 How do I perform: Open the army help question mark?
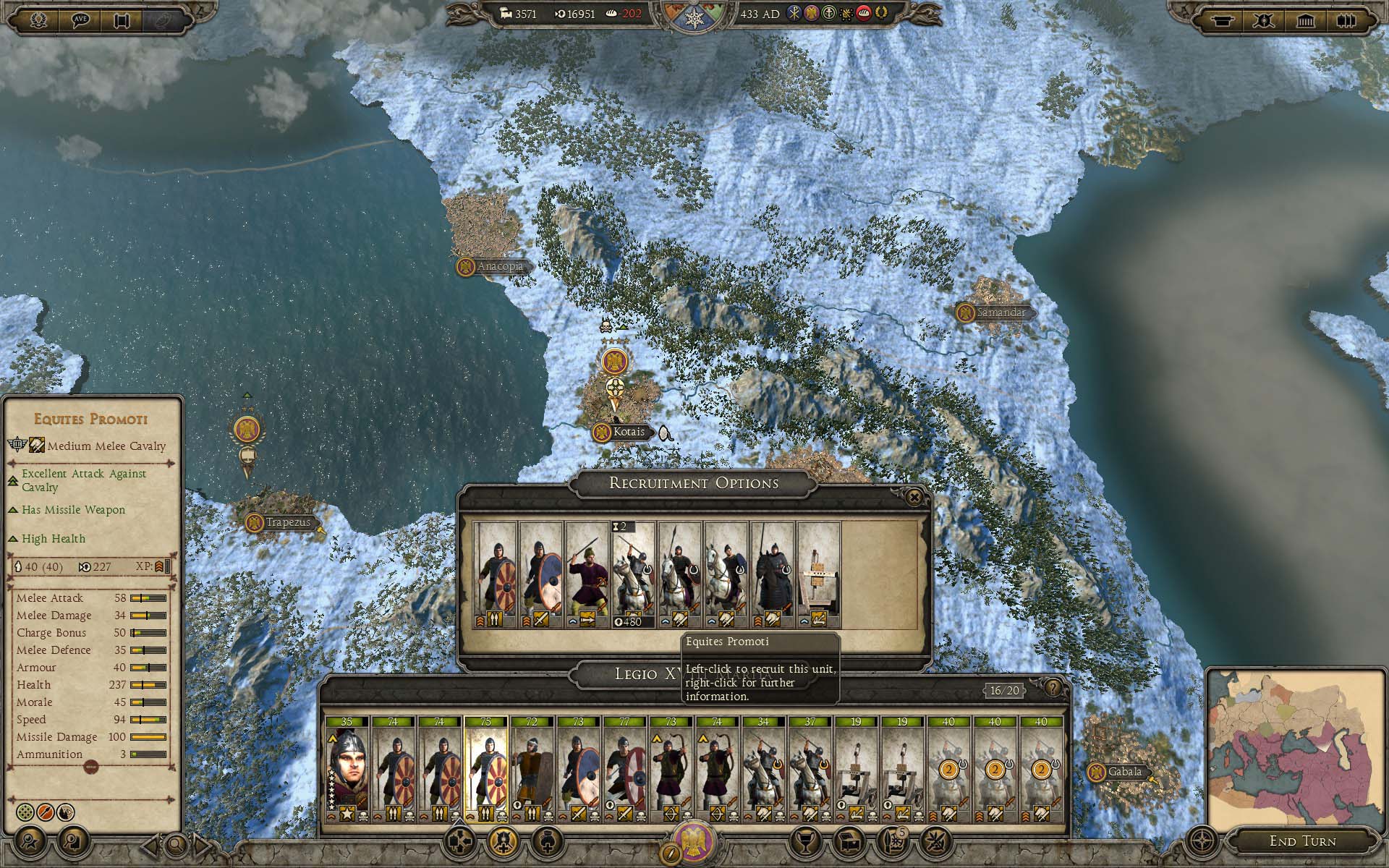tap(1053, 687)
